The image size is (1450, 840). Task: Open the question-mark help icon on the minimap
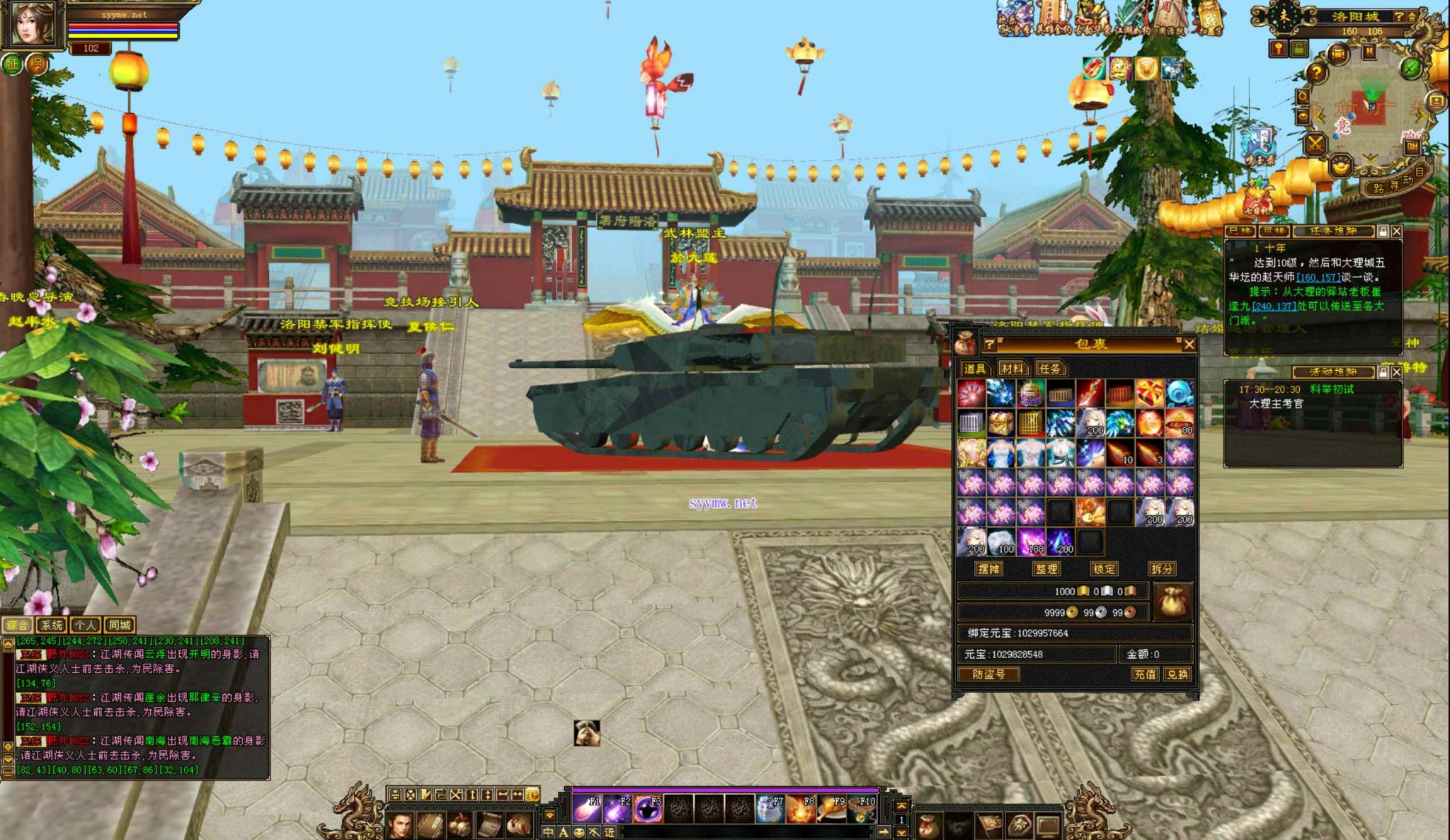point(1317,71)
